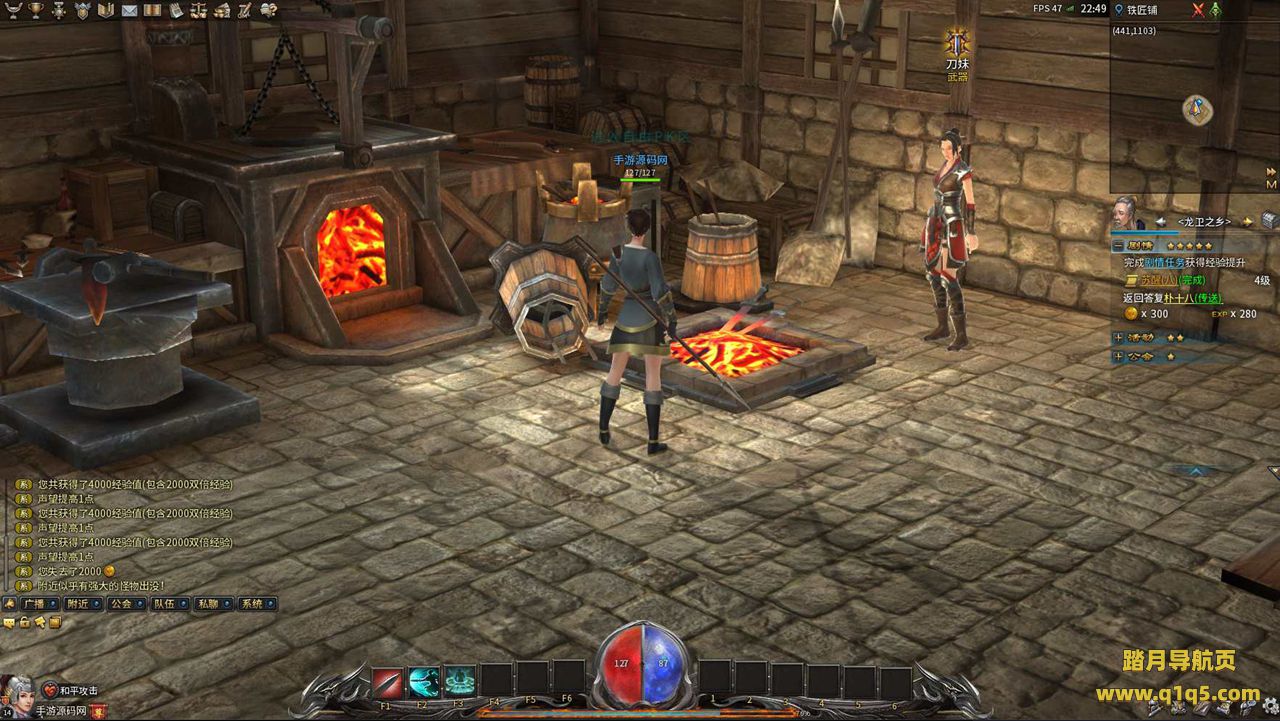Open the full map with M button
This screenshot has height=721, width=1280.
point(1271,184)
